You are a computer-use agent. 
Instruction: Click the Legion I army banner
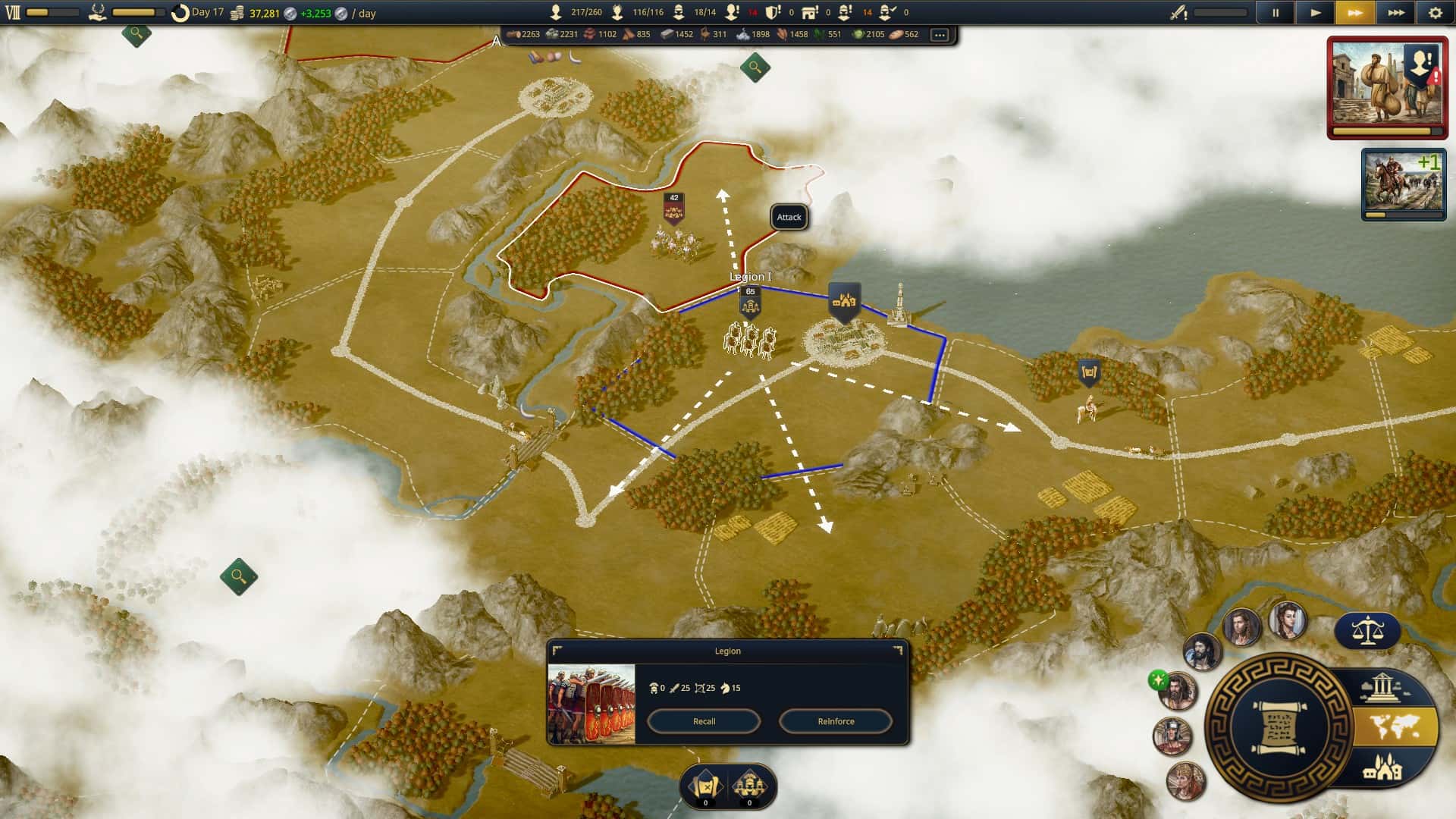point(749,300)
